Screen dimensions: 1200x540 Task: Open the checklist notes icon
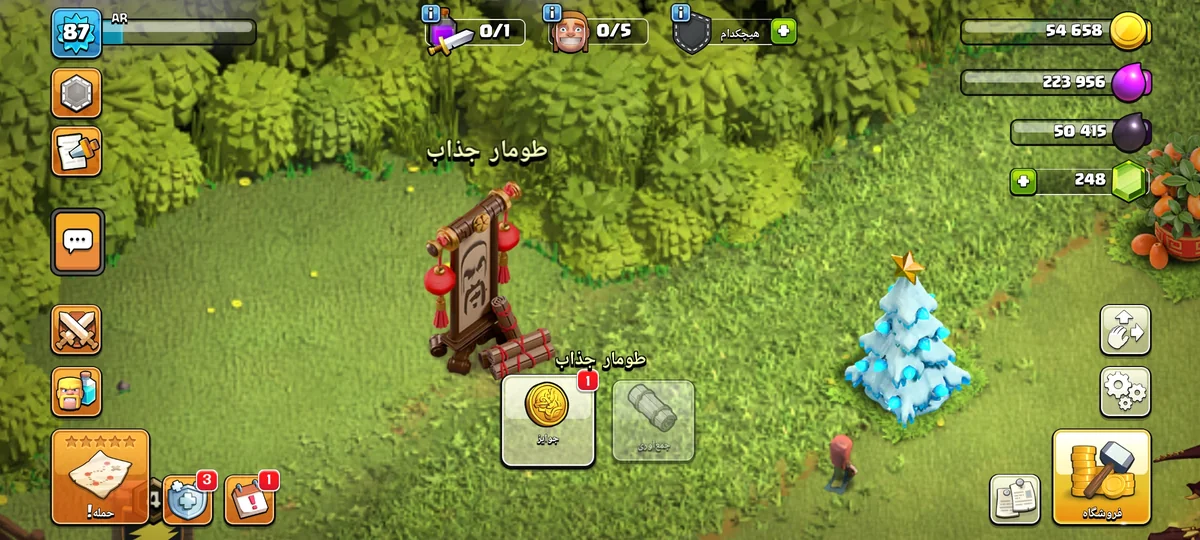(x=1015, y=499)
